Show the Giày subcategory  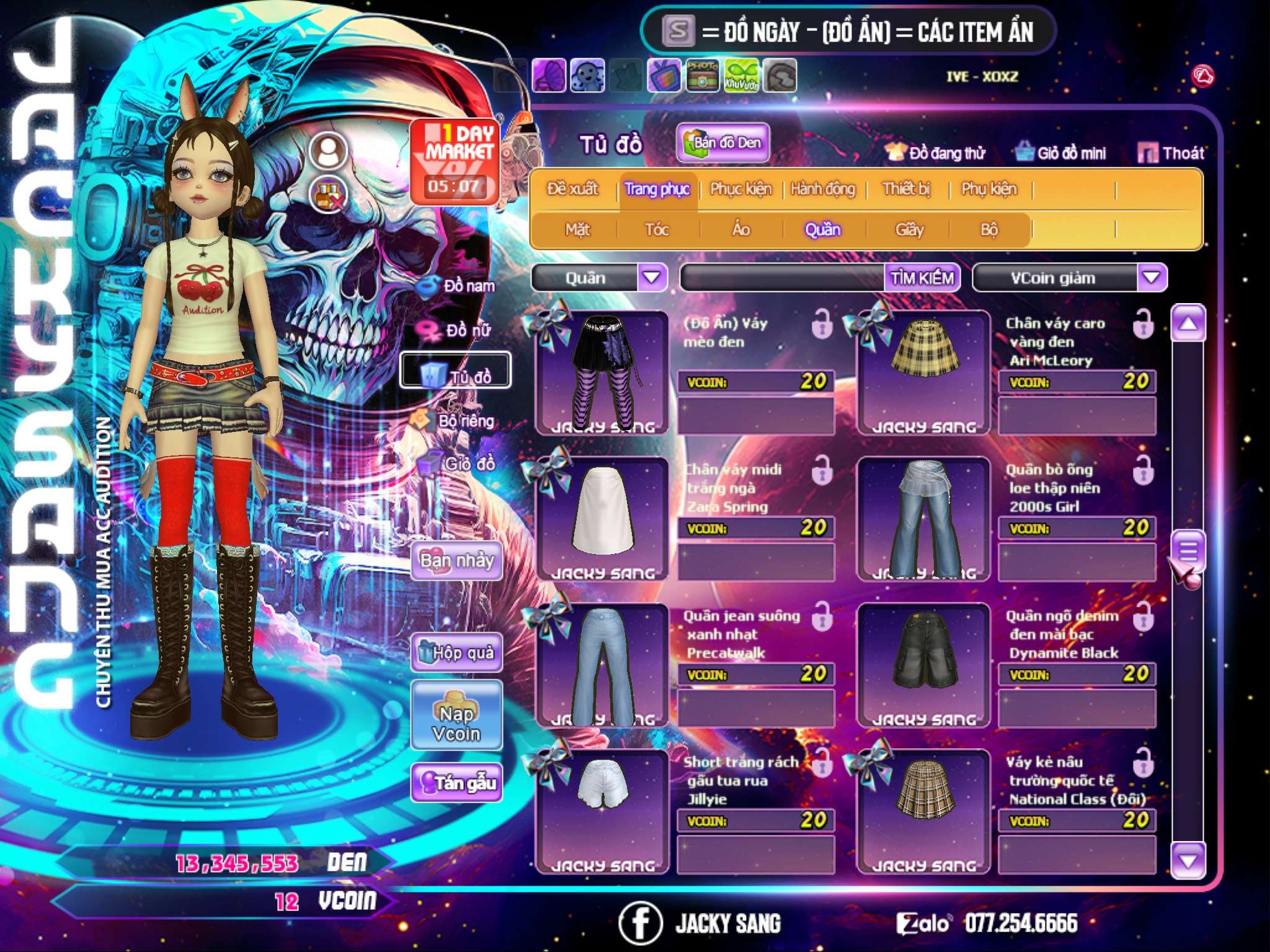(x=909, y=229)
